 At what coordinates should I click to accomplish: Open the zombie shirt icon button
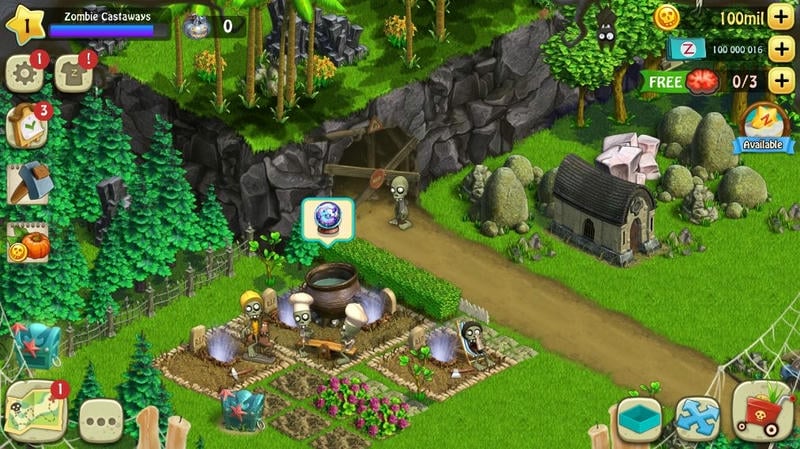[72, 73]
